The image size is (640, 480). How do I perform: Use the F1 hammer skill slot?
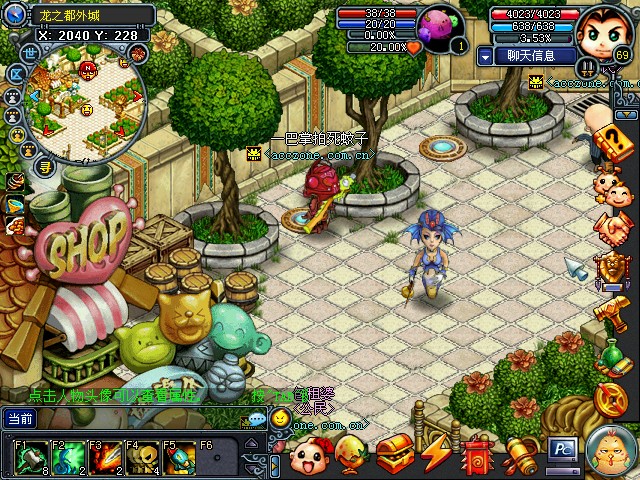pyautogui.click(x=31, y=459)
